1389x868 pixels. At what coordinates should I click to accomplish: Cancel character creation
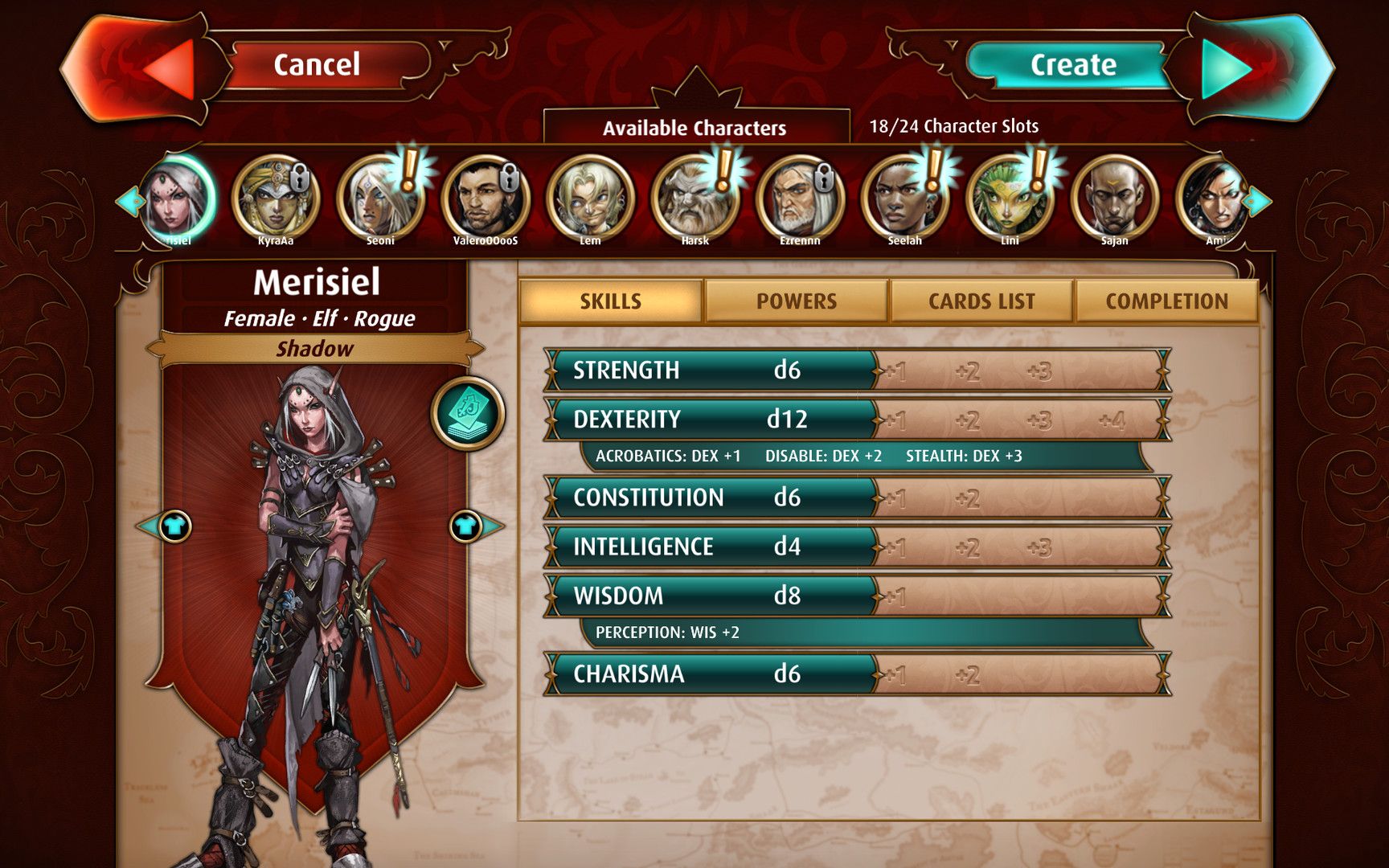pos(316,65)
